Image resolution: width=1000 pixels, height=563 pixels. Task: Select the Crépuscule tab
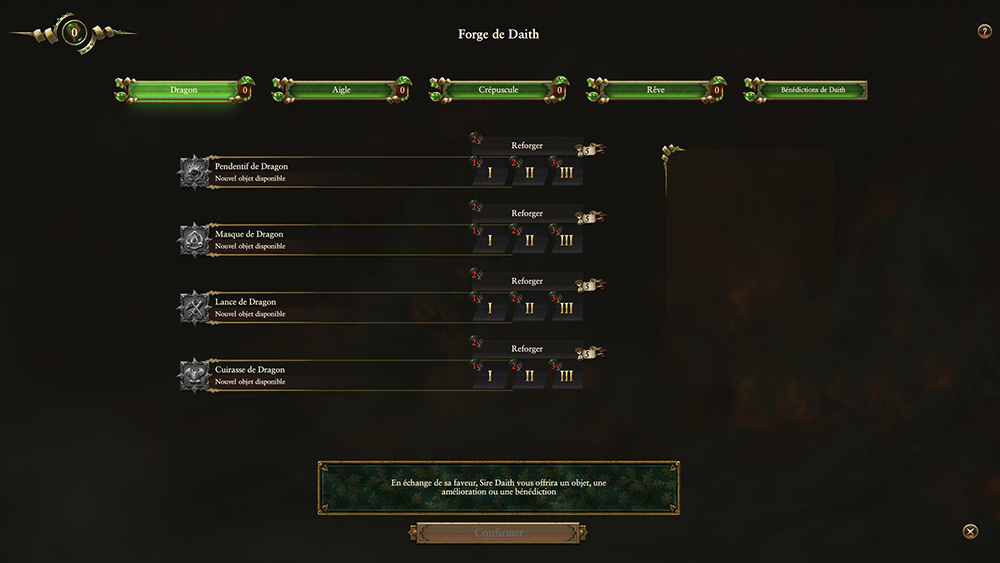(x=497, y=90)
